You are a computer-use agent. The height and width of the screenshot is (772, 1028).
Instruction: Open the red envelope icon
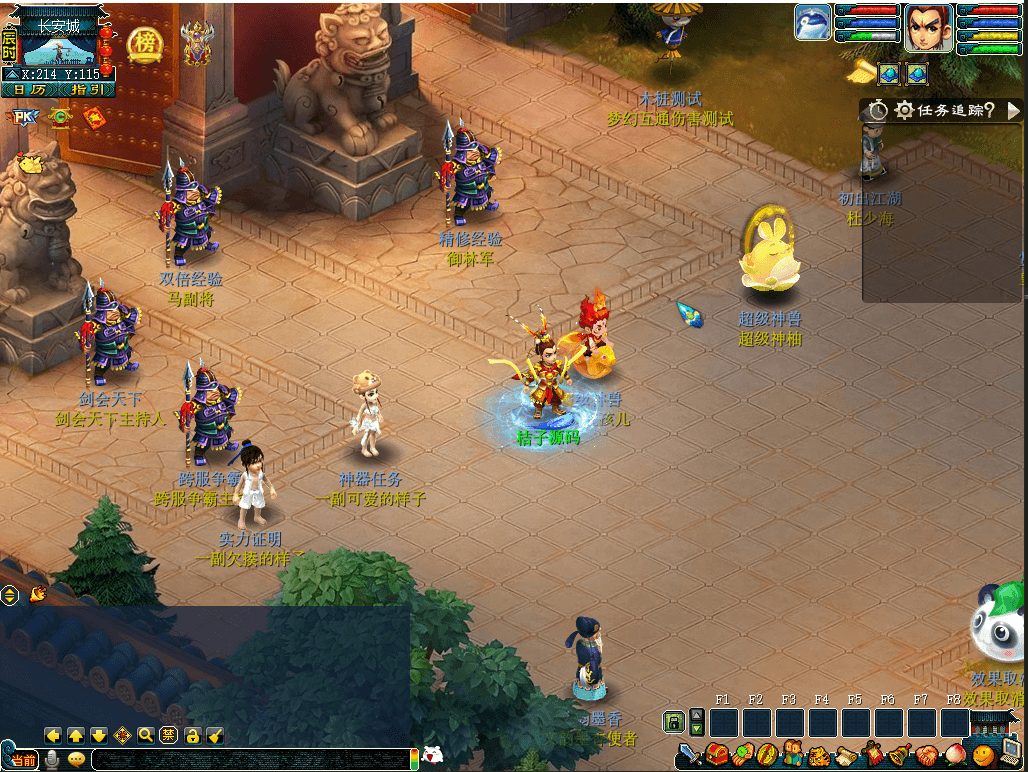(x=94, y=119)
